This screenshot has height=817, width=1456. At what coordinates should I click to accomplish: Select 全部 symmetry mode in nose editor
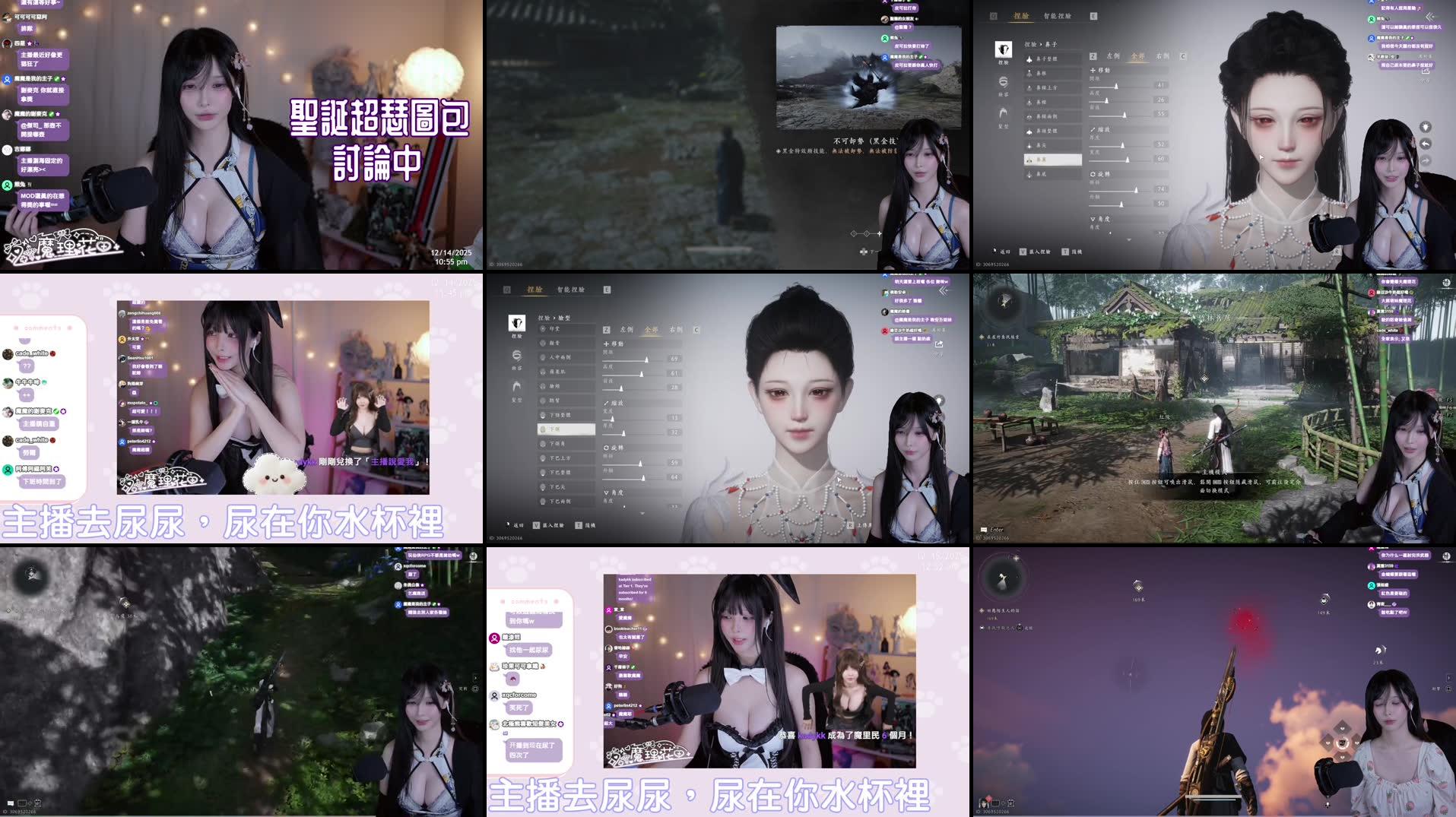1138,56
